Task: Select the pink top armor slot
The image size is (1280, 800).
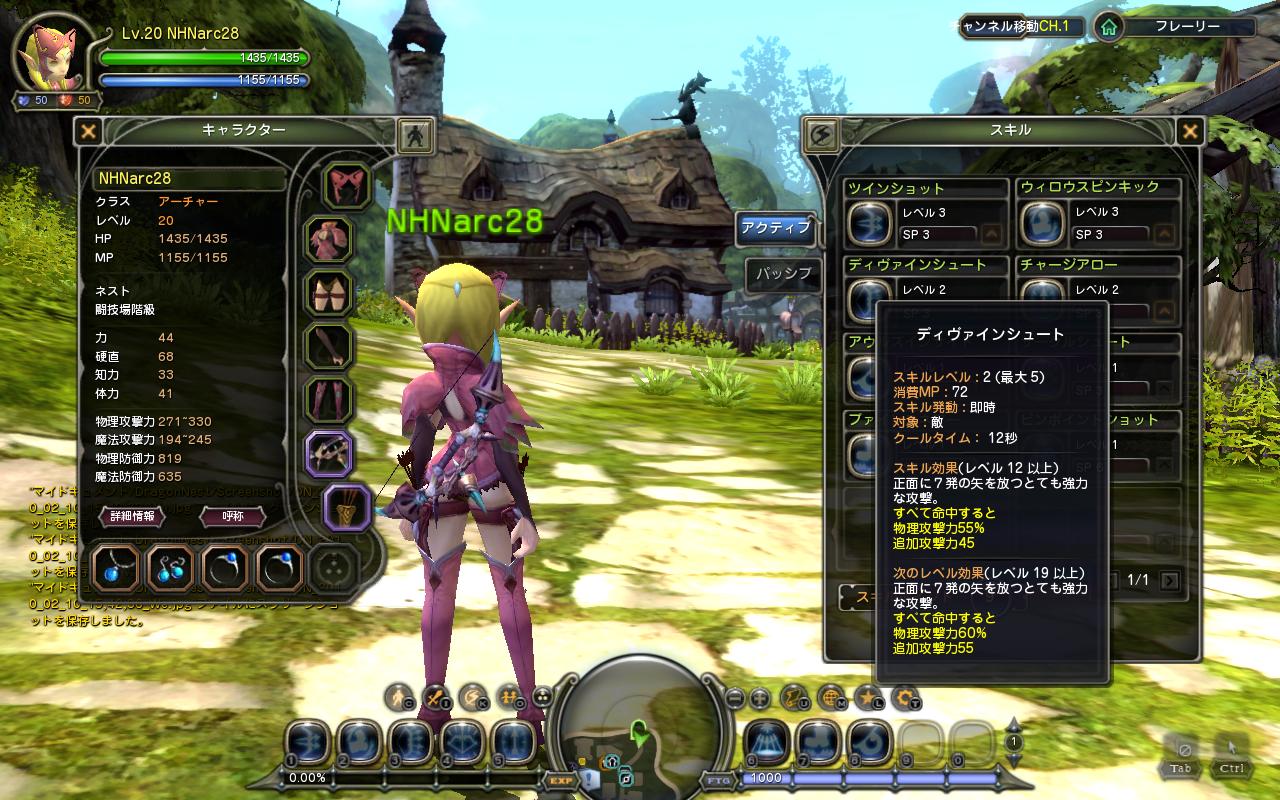Action: point(329,240)
